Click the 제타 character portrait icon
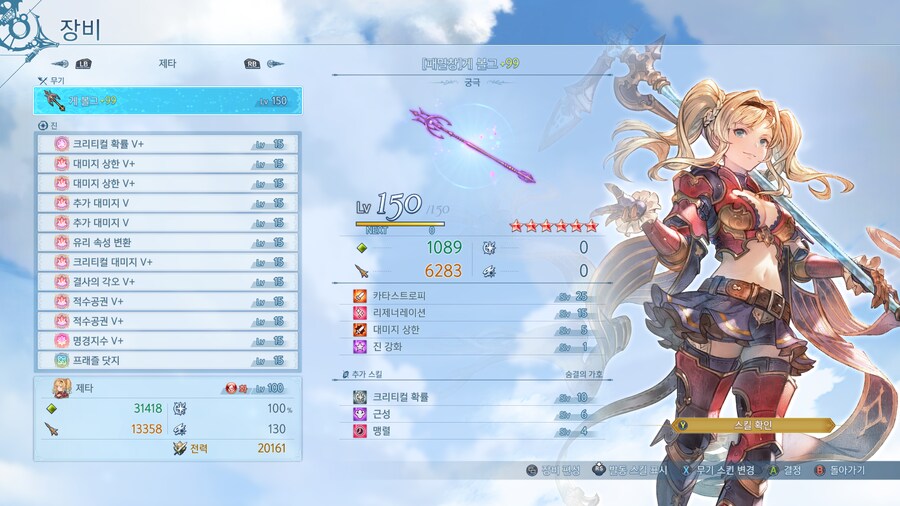 point(61,387)
